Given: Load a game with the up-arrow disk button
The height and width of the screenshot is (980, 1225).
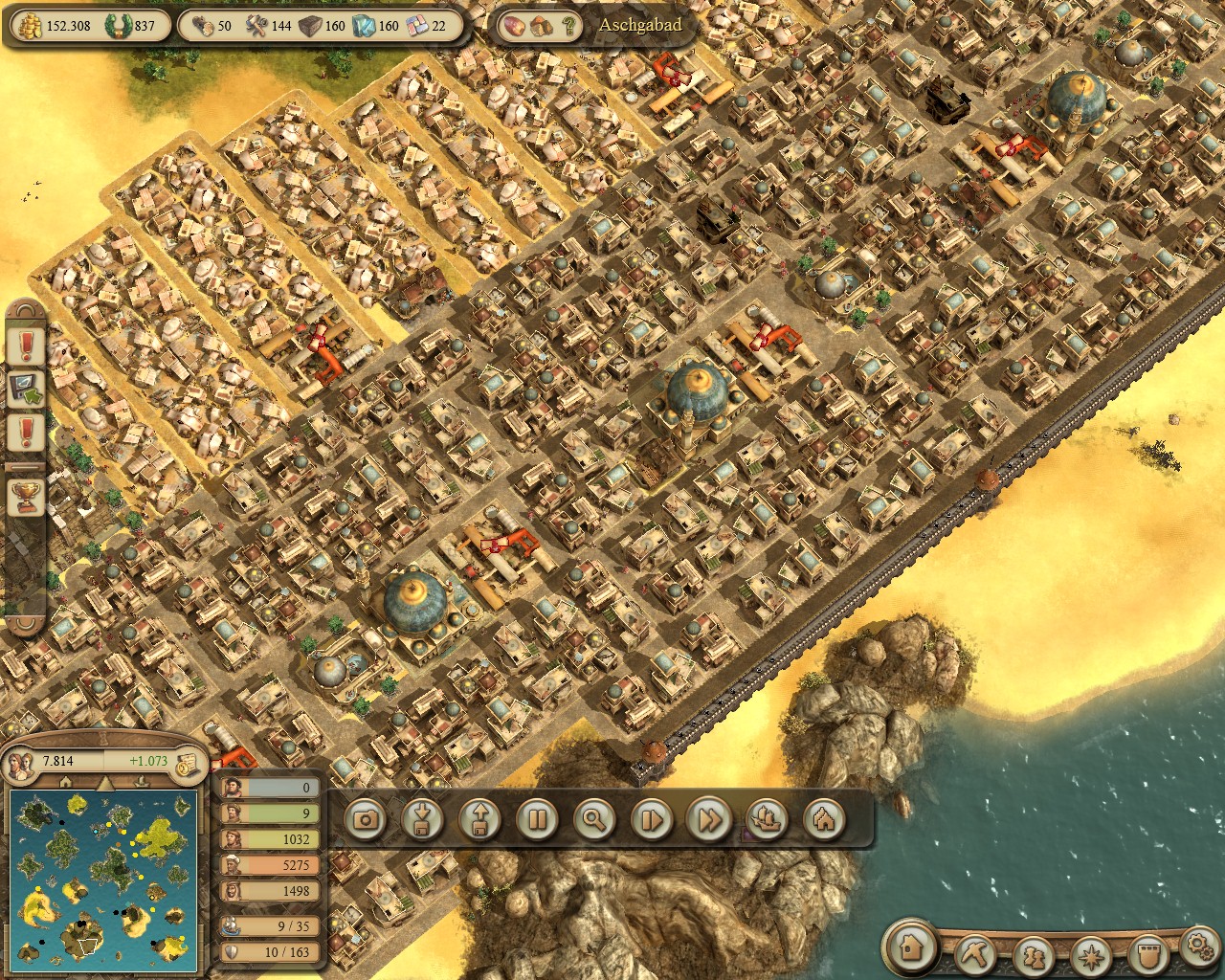Looking at the screenshot, I should (x=479, y=819).
